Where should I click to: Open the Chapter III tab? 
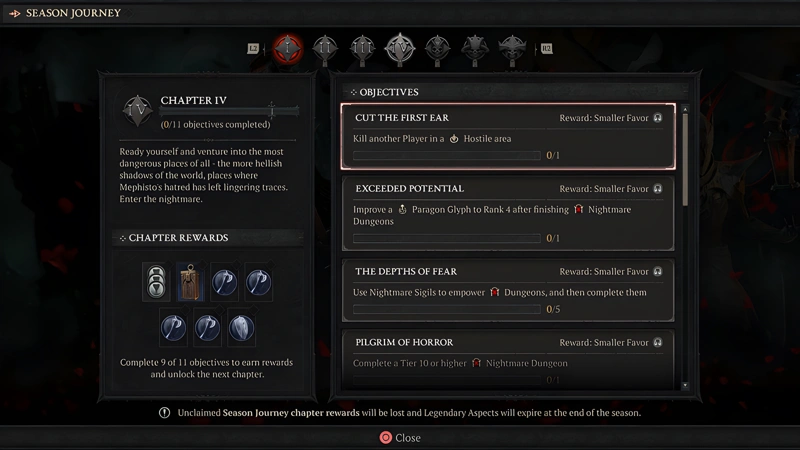click(361, 47)
